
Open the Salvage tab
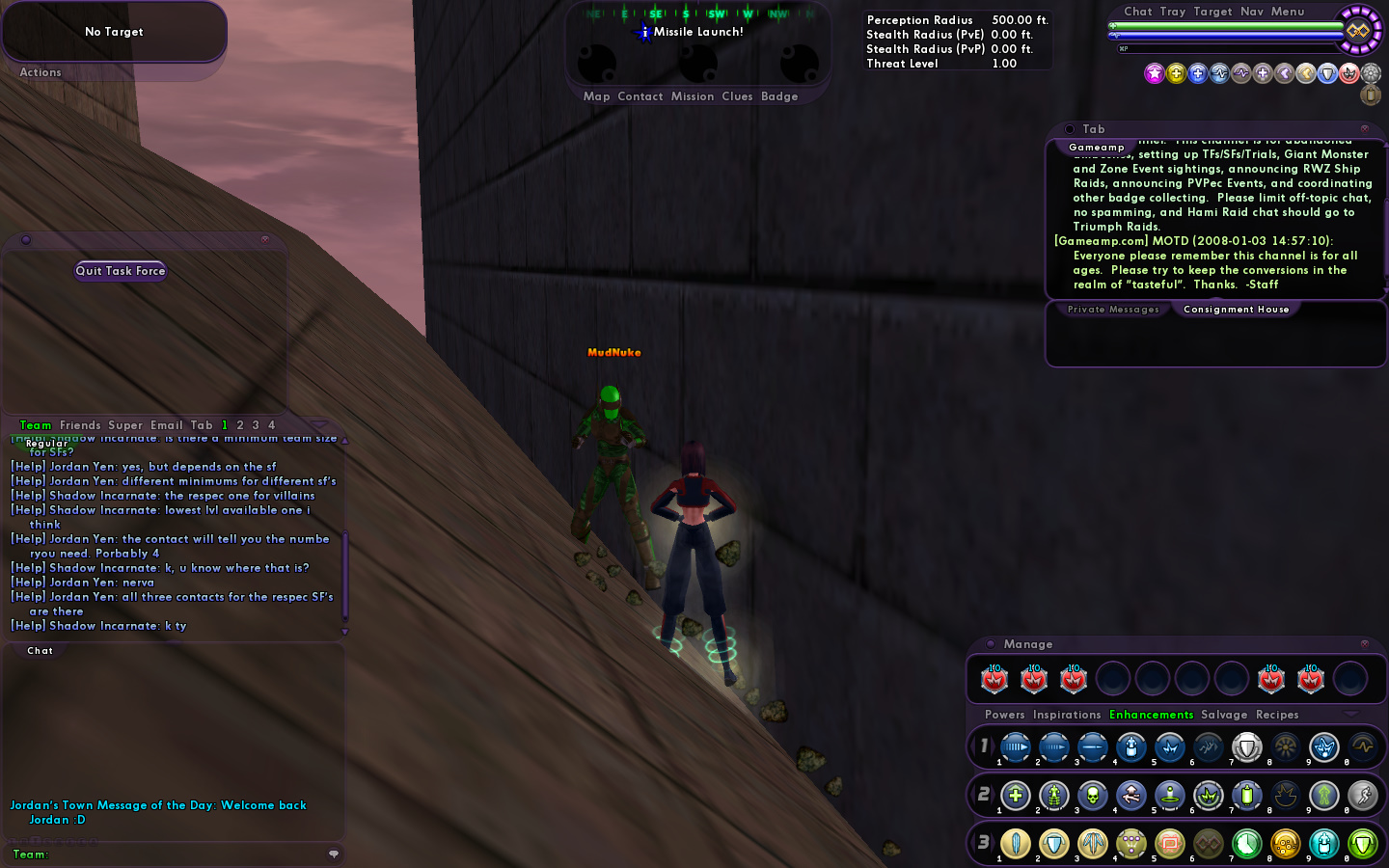[1224, 715]
